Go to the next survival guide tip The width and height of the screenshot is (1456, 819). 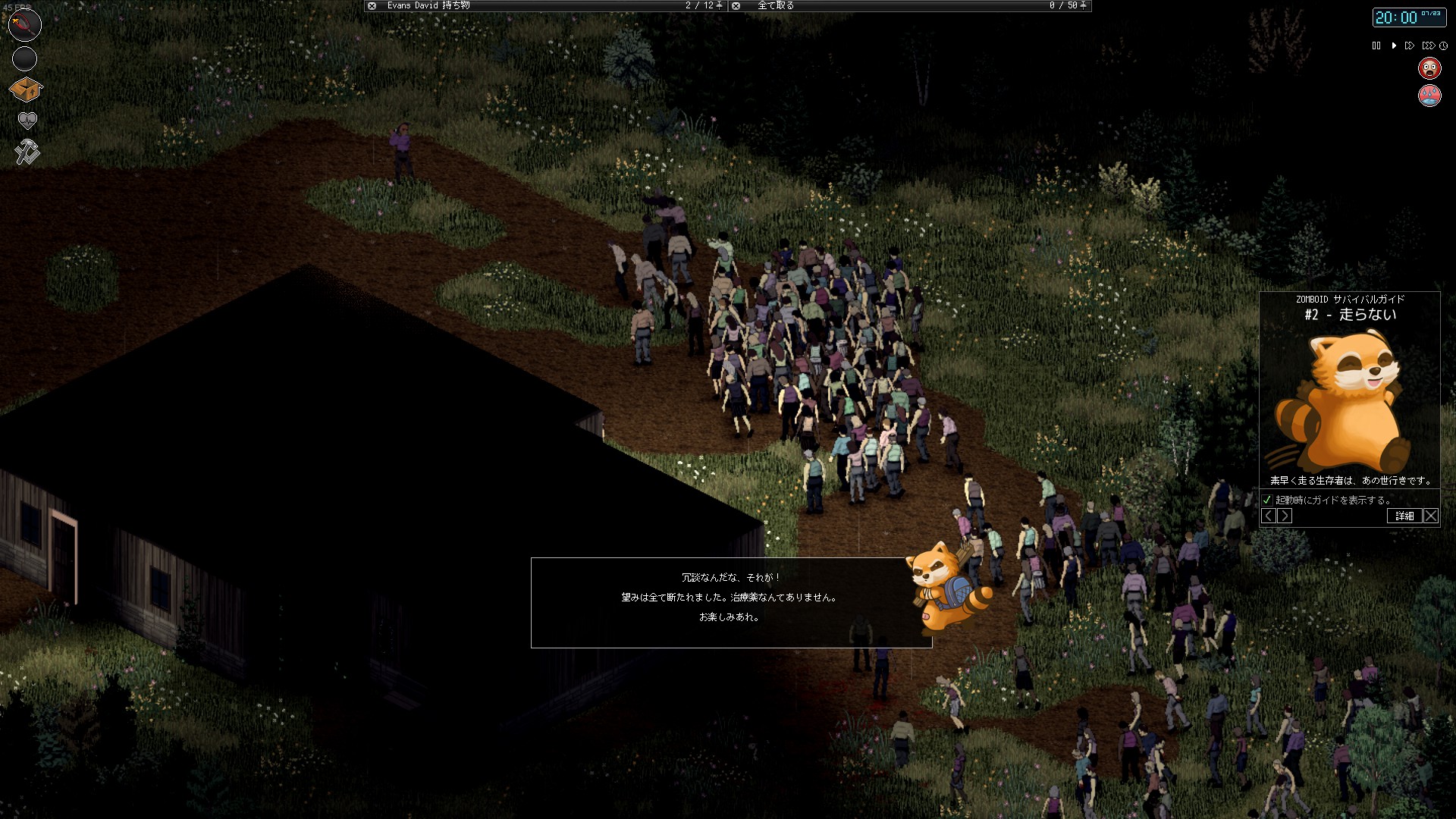coord(1285,516)
